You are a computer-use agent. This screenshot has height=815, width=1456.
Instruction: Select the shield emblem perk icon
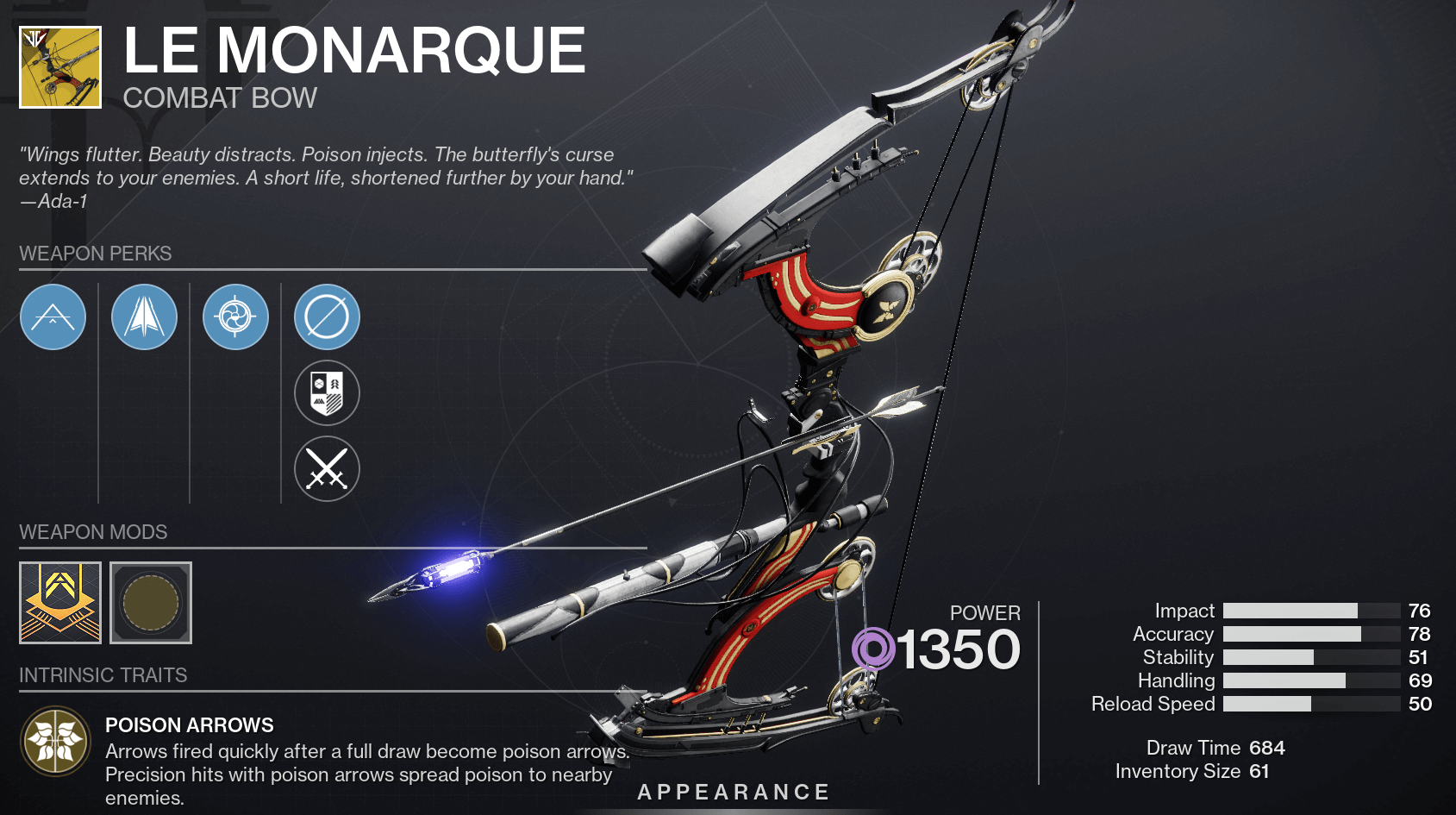327,393
